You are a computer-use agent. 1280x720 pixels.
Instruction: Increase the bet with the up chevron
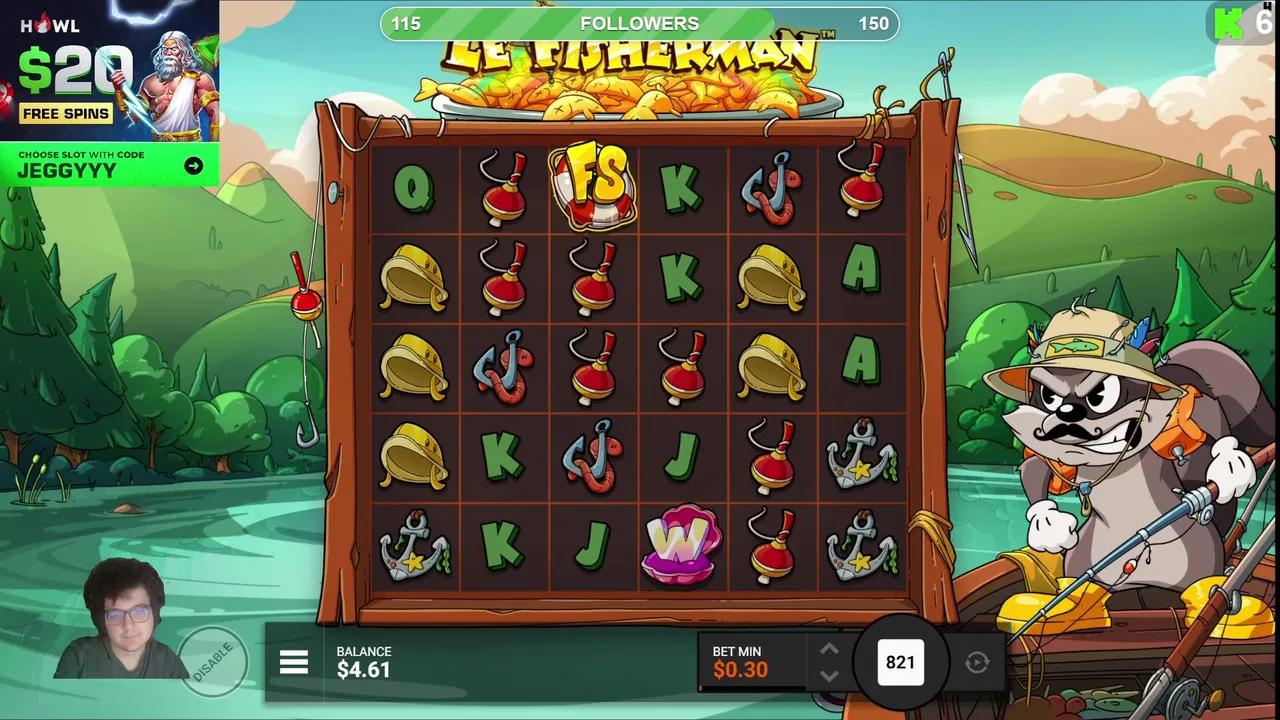pos(829,650)
